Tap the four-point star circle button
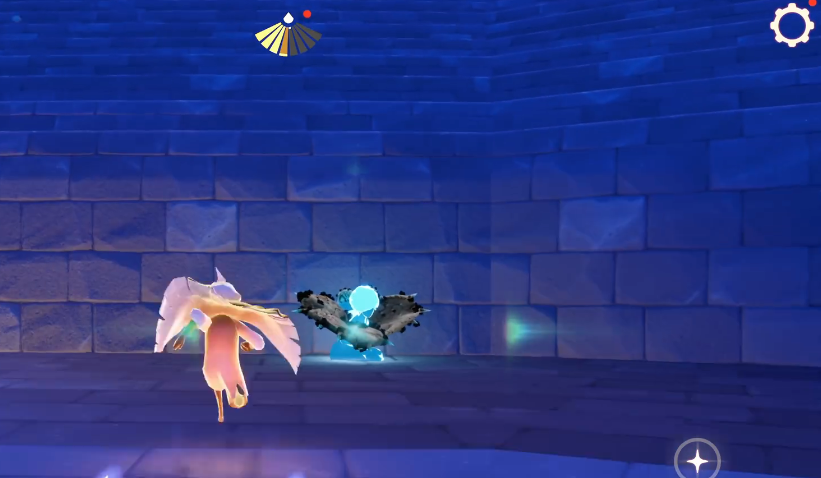The image size is (821, 478). pyautogui.click(x=697, y=460)
